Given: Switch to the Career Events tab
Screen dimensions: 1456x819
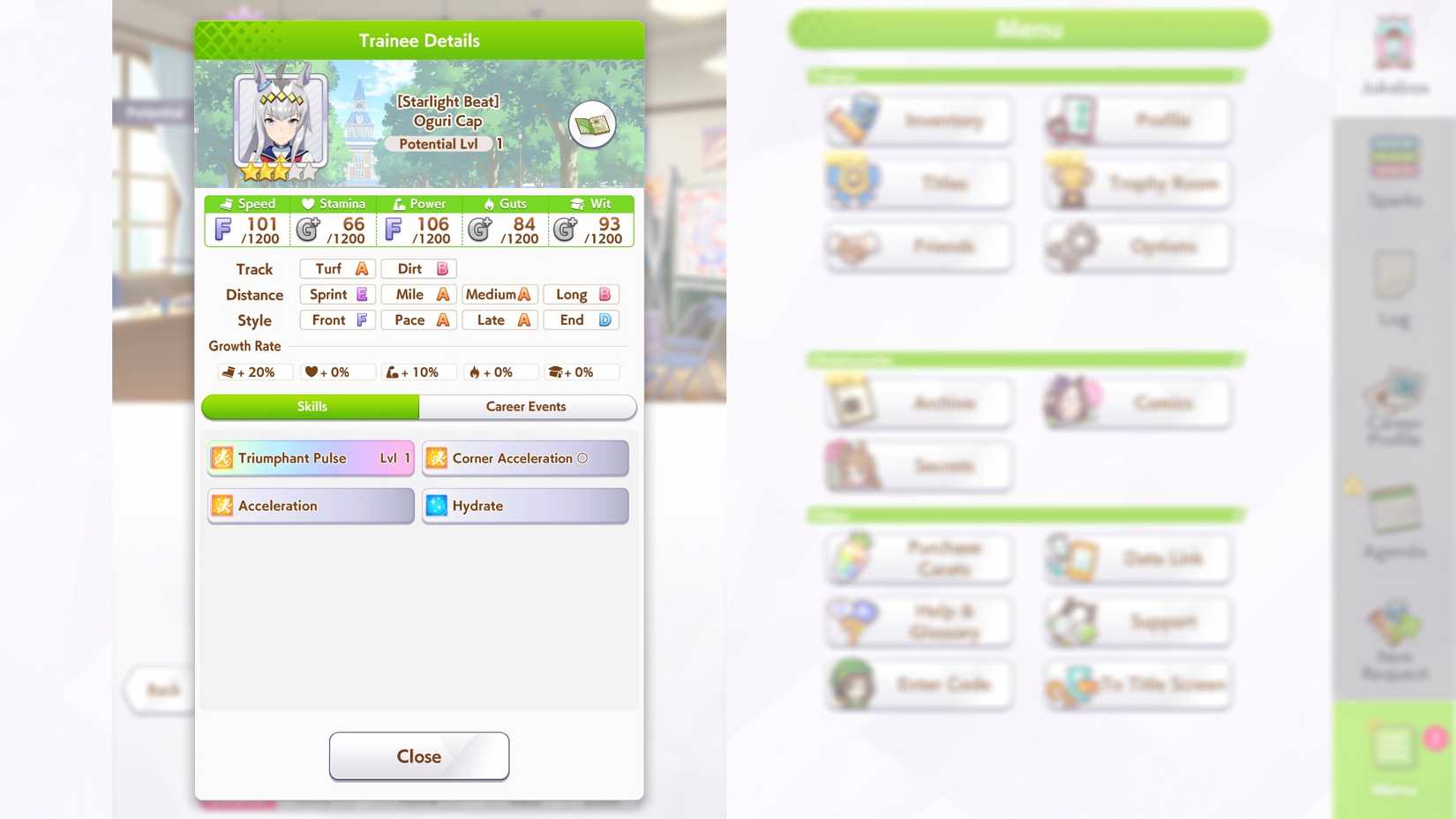Looking at the screenshot, I should click(526, 407).
